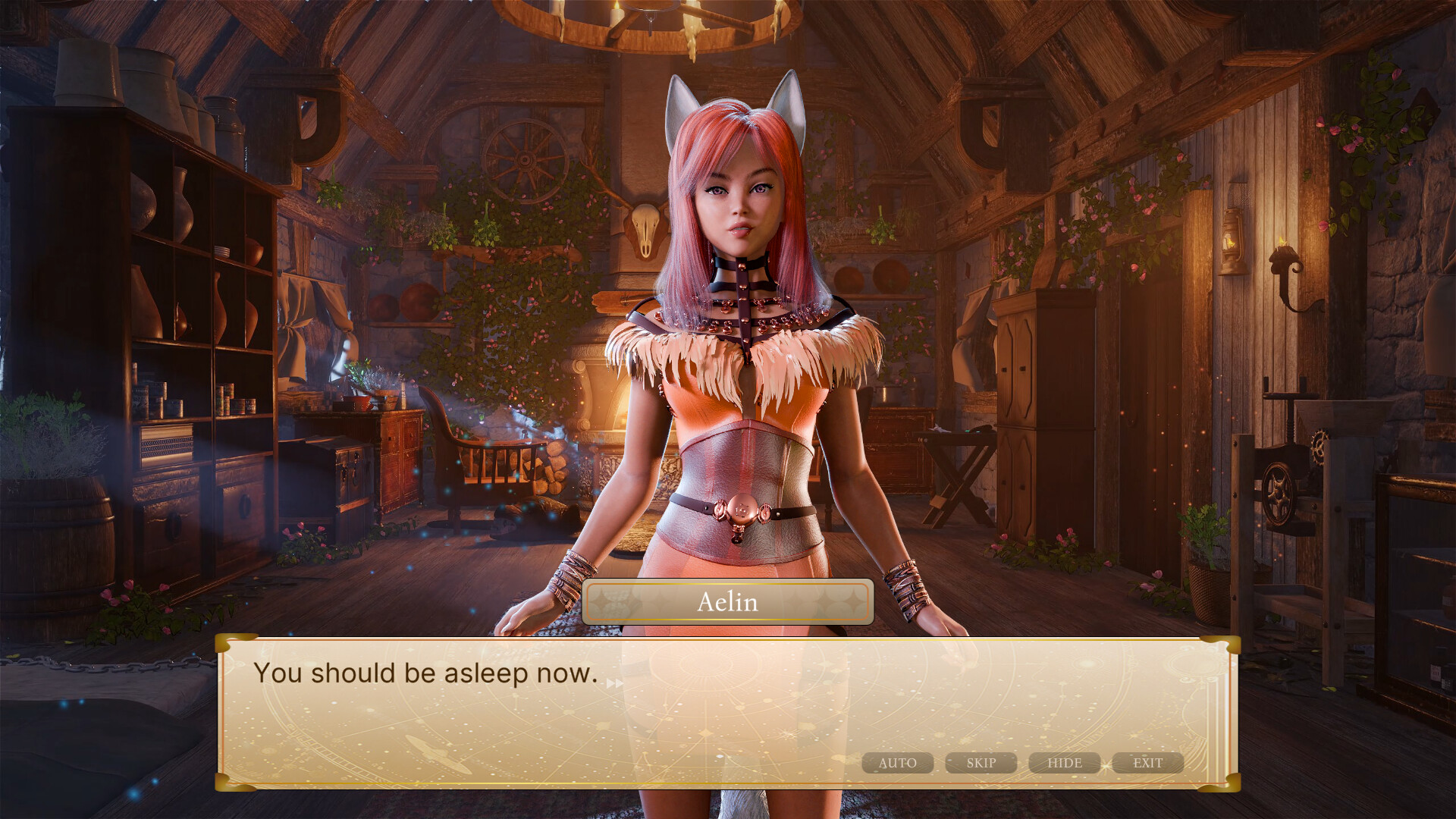1456x819 pixels.
Task: Click the SKIP dialogue button
Action: click(x=981, y=763)
